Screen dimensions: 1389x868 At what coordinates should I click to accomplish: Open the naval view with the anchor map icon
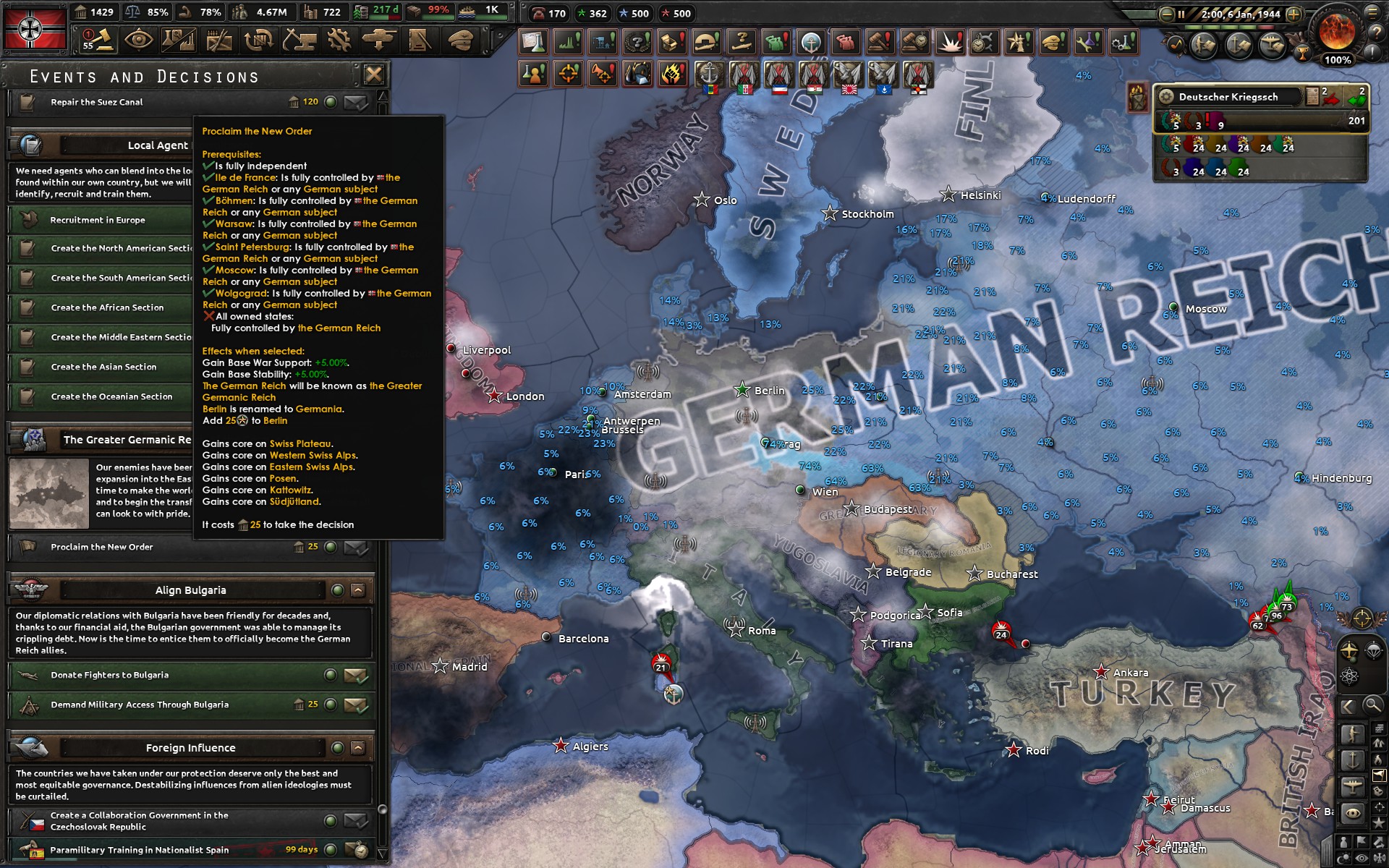(x=1353, y=759)
